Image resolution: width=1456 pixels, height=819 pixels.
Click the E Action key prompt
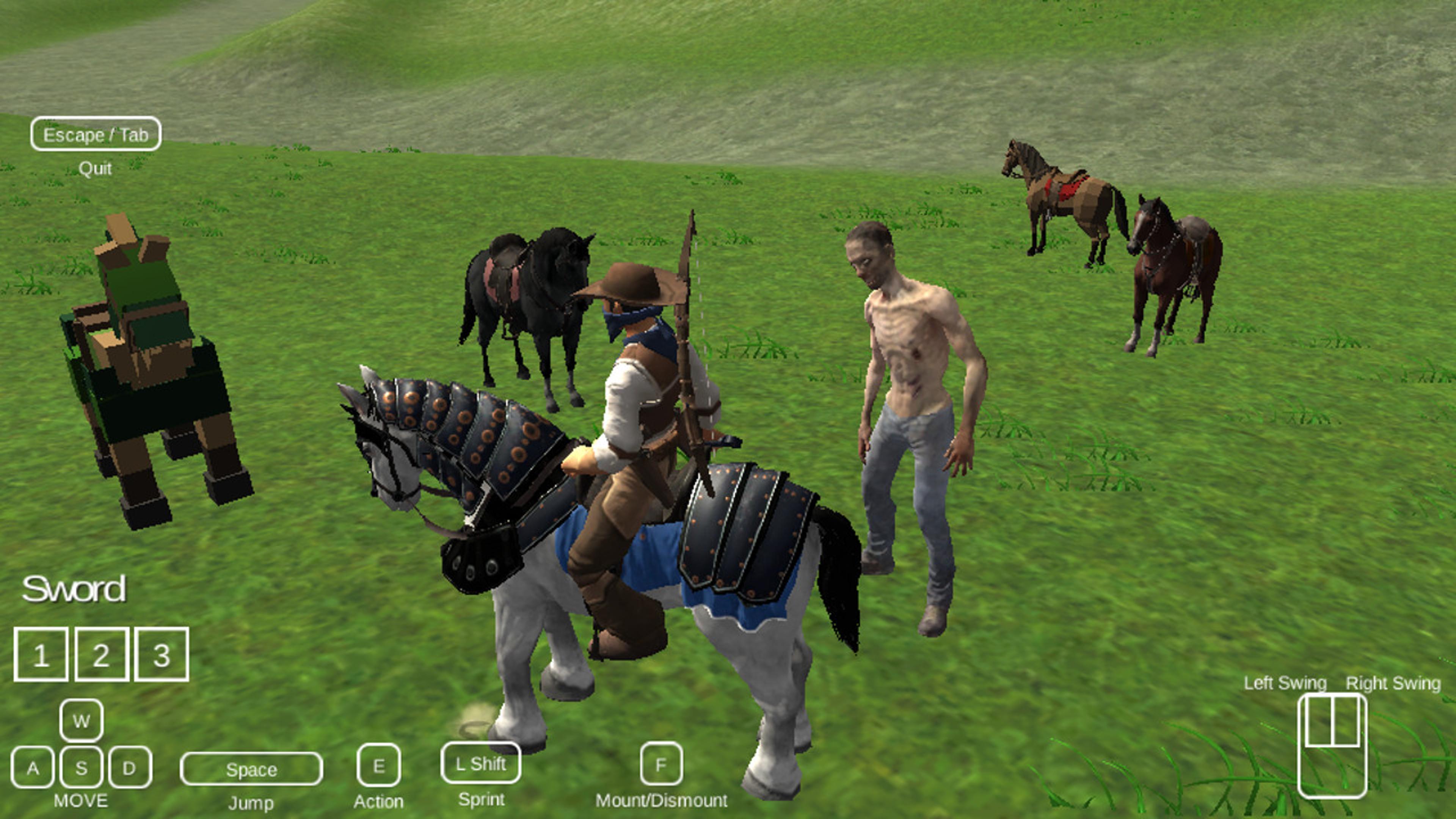379,766
